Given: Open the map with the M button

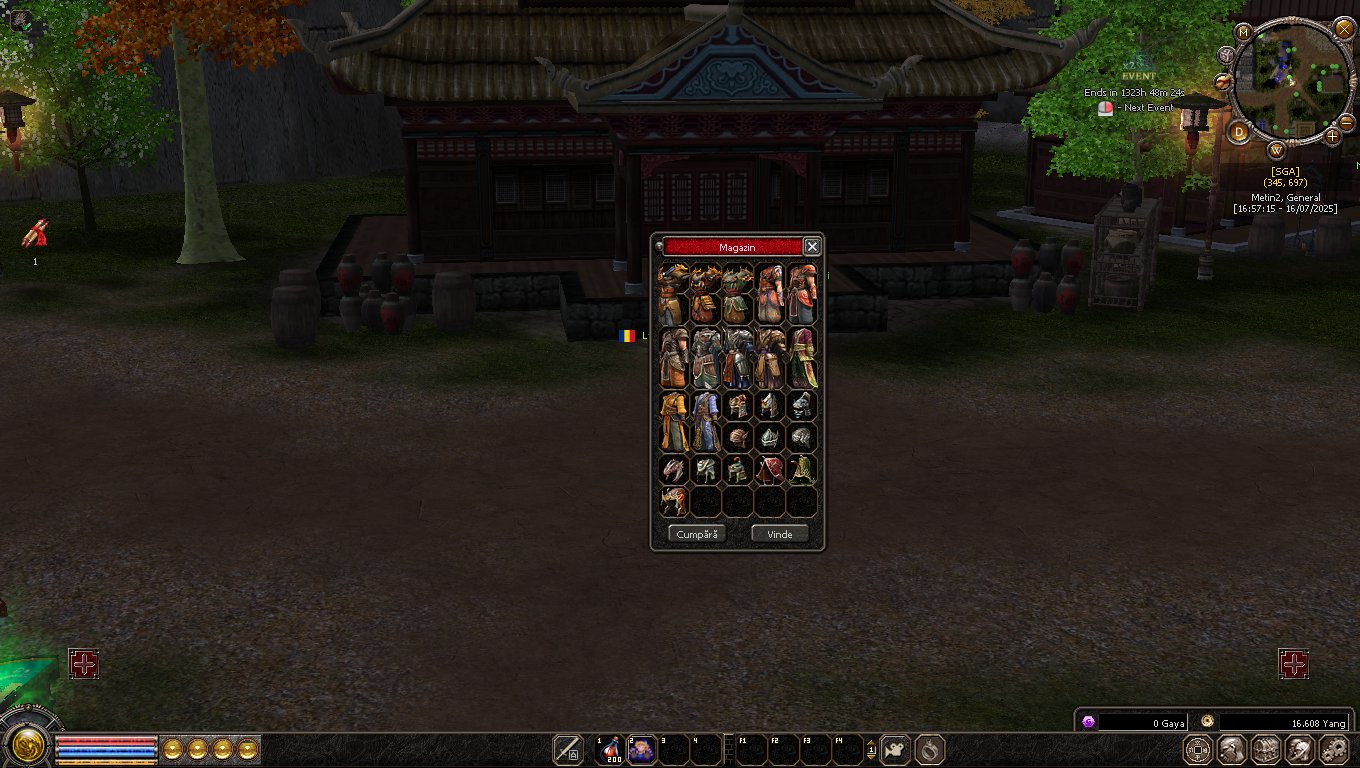Looking at the screenshot, I should pyautogui.click(x=1244, y=32).
